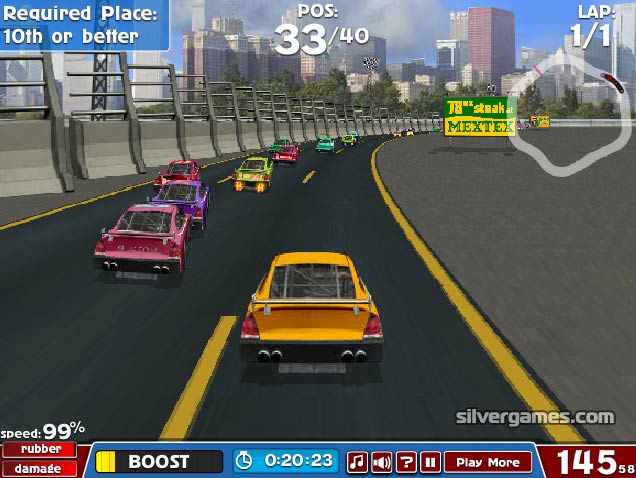Open help with the question mark button
636x478 pixels.
pos(406,462)
